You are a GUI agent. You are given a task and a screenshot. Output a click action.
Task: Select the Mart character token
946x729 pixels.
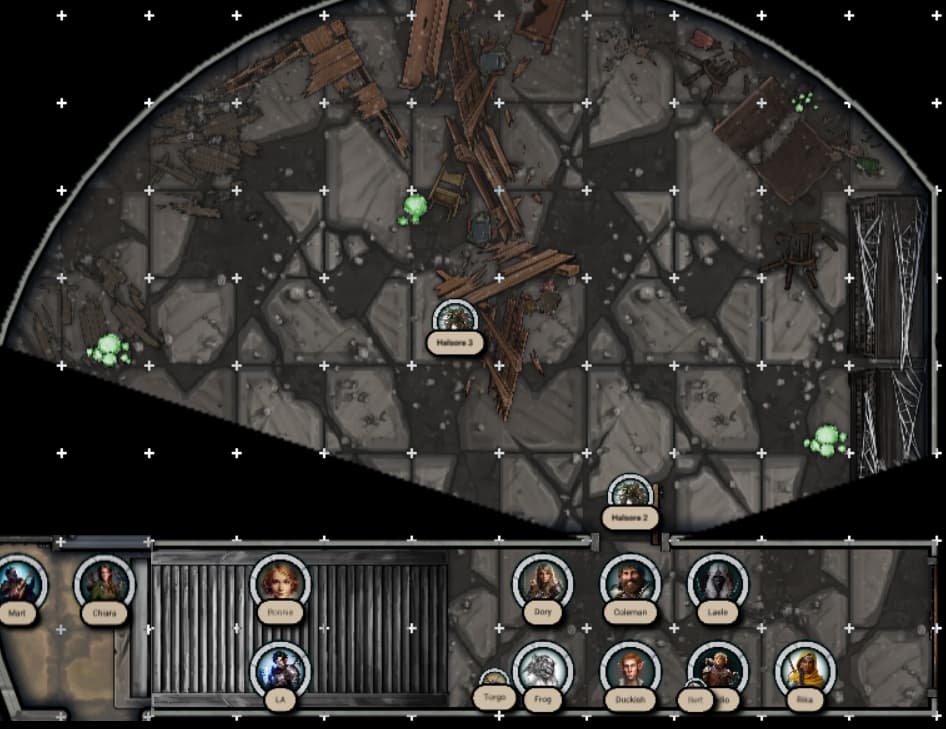(x=18, y=584)
